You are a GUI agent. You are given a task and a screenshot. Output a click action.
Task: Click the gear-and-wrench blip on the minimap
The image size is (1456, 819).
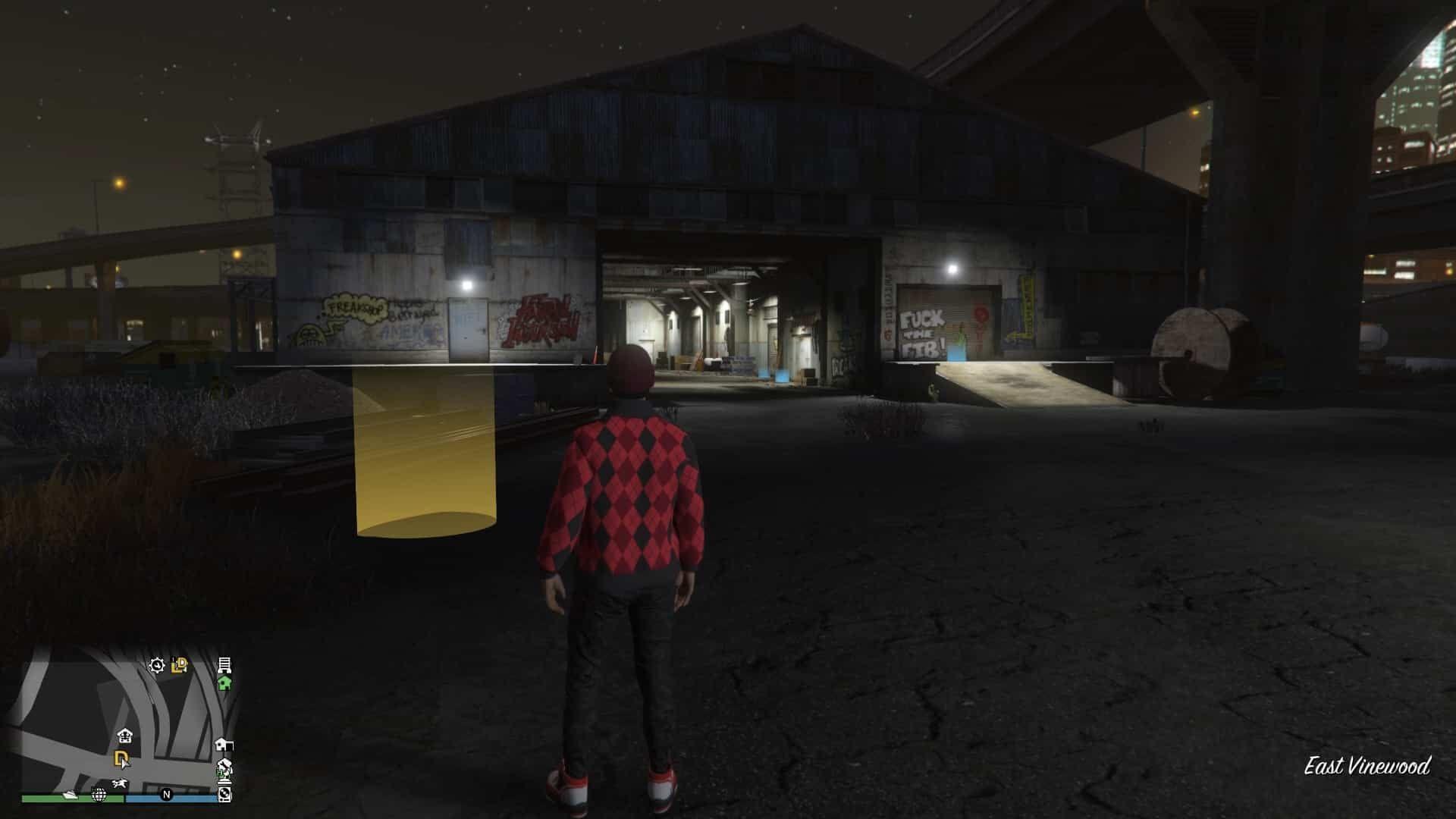(157, 666)
